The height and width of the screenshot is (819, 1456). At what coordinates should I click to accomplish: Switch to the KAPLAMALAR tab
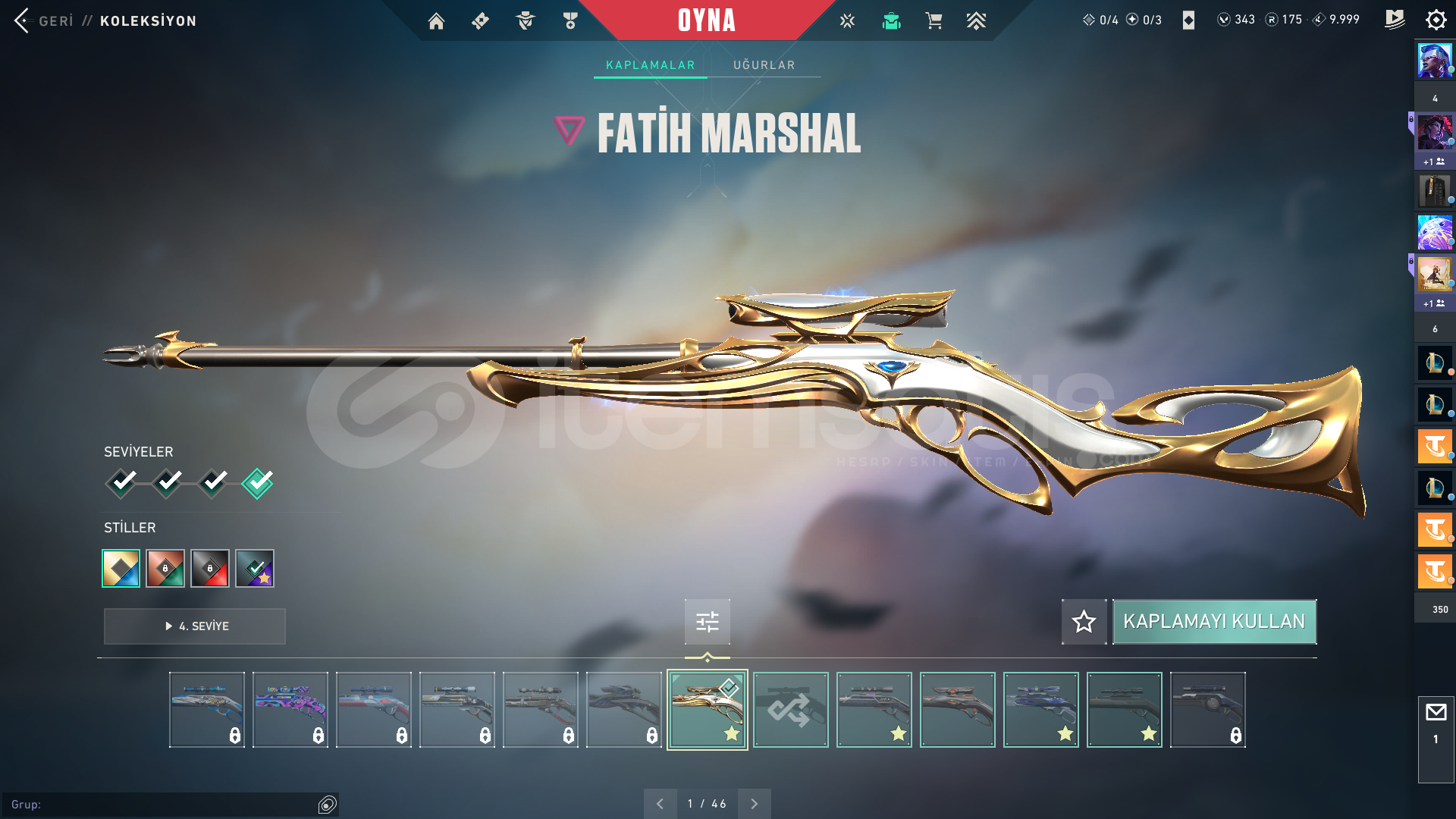(x=650, y=65)
